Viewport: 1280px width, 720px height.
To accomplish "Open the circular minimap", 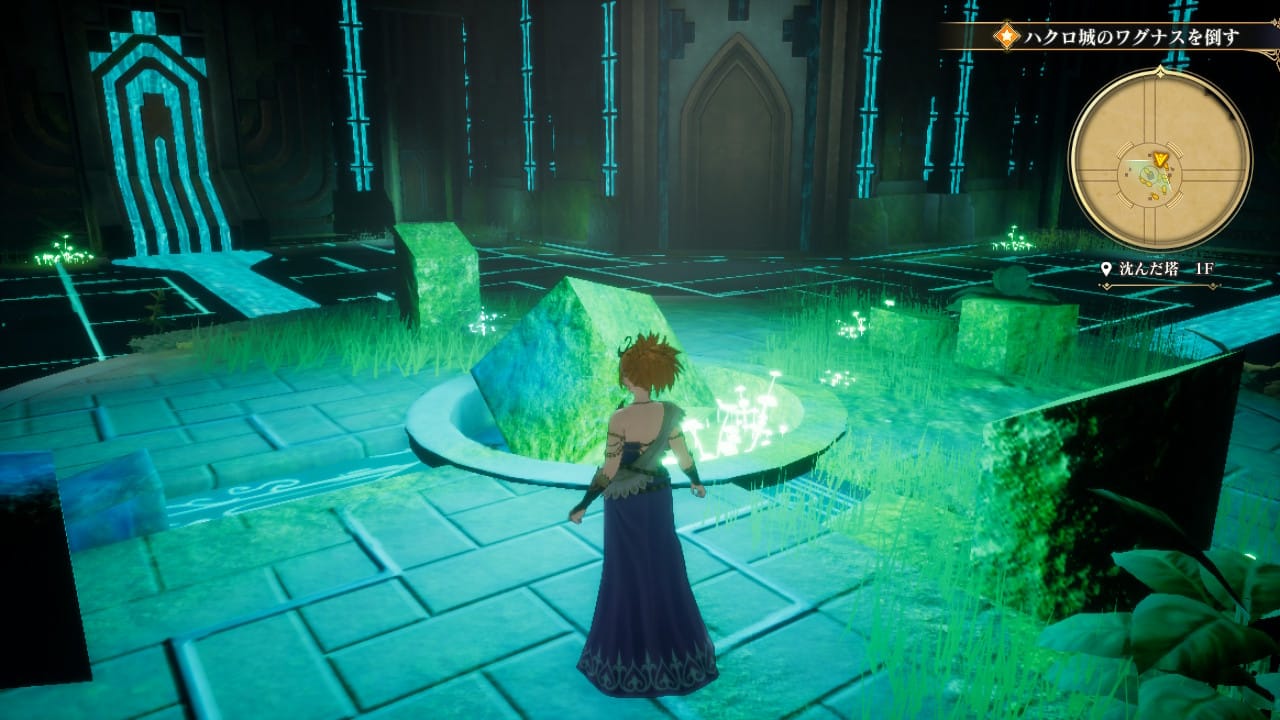I will click(x=1160, y=159).
